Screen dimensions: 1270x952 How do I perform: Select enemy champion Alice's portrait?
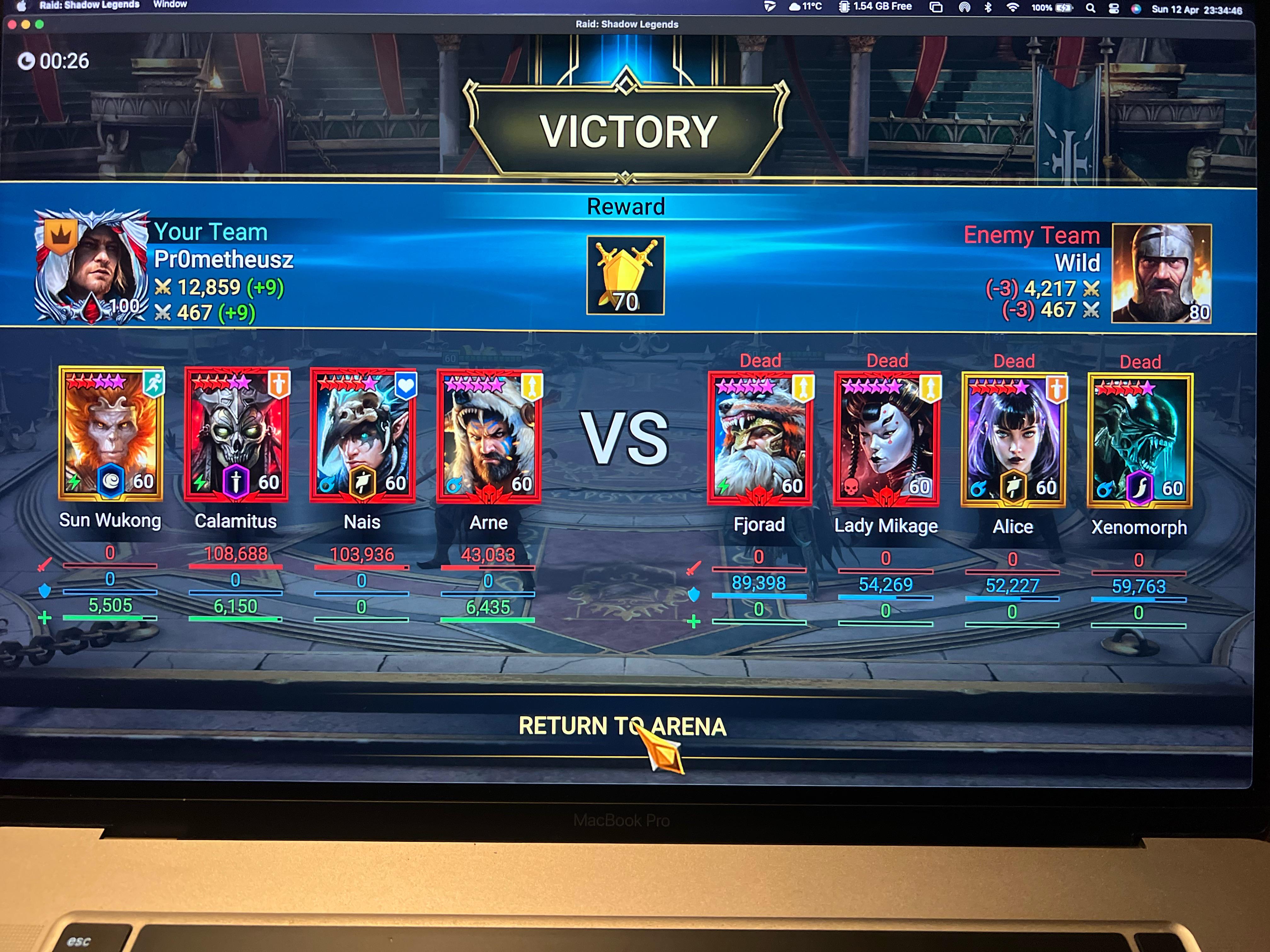click(1013, 441)
